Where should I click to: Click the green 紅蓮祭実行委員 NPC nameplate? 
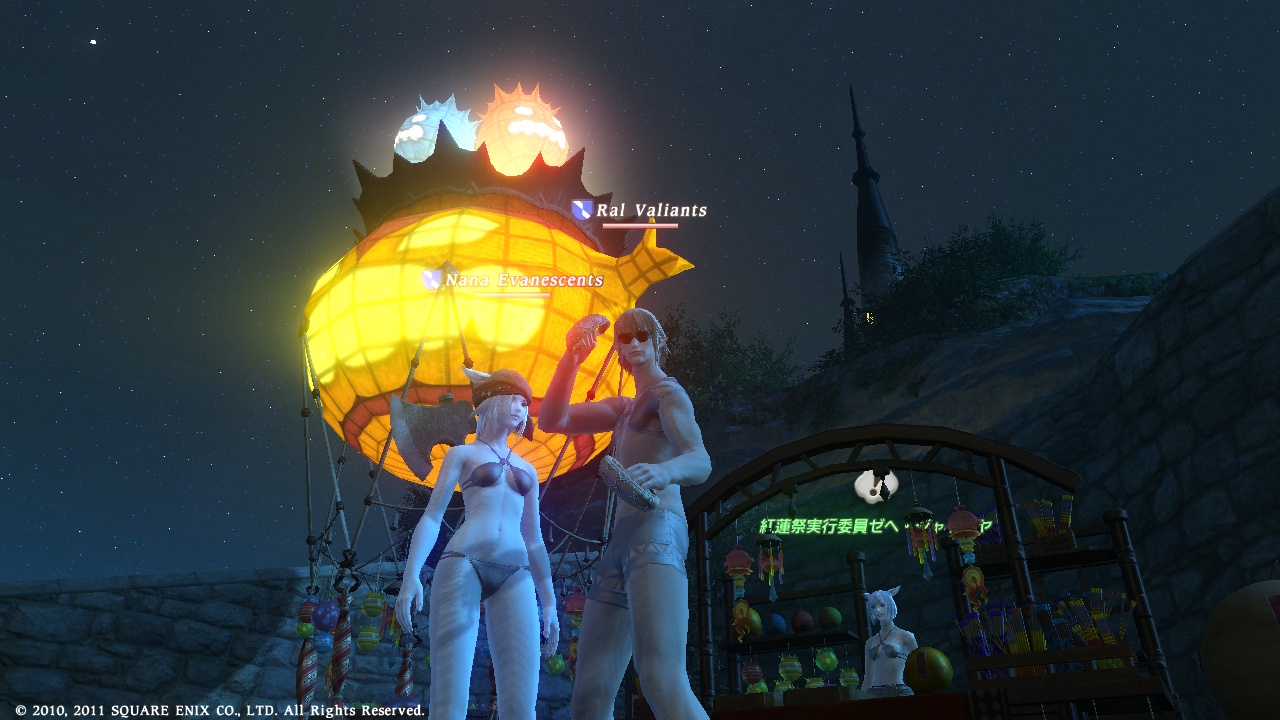[x=875, y=525]
